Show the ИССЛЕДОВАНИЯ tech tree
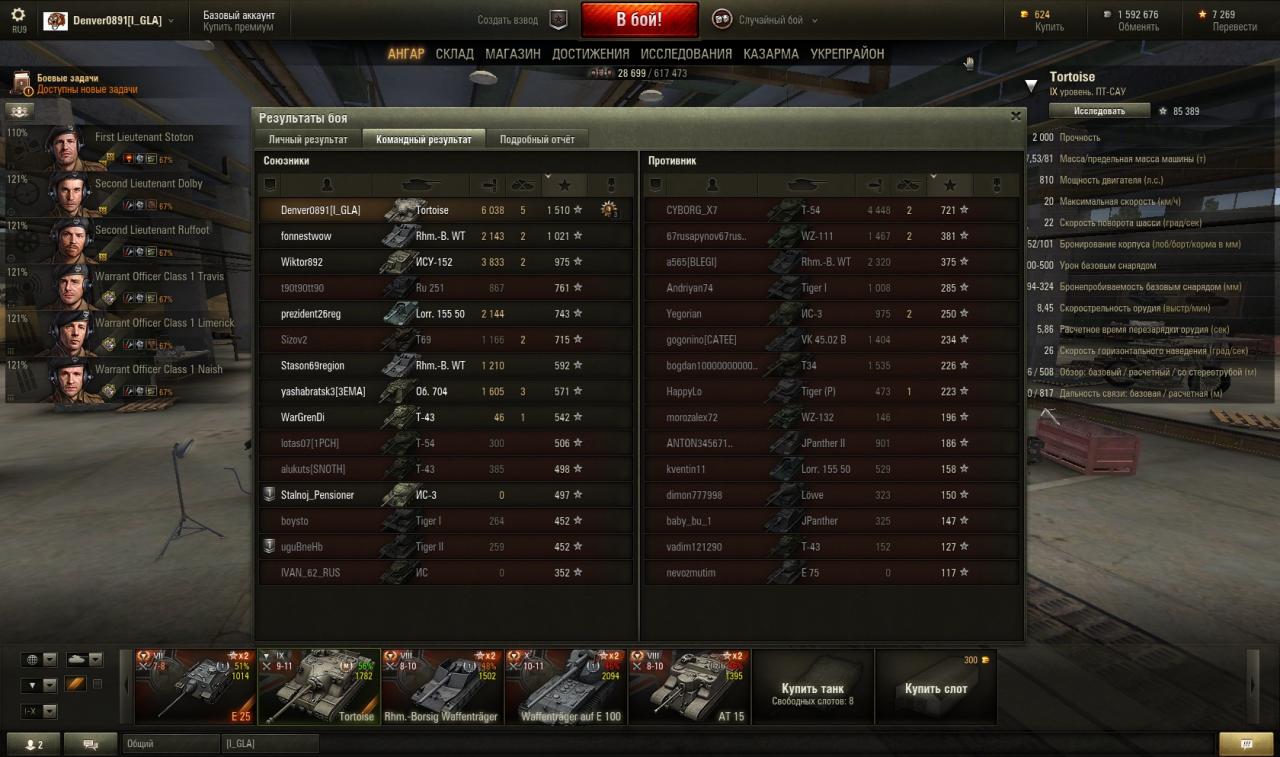Viewport: 1280px width, 757px height. click(x=686, y=54)
